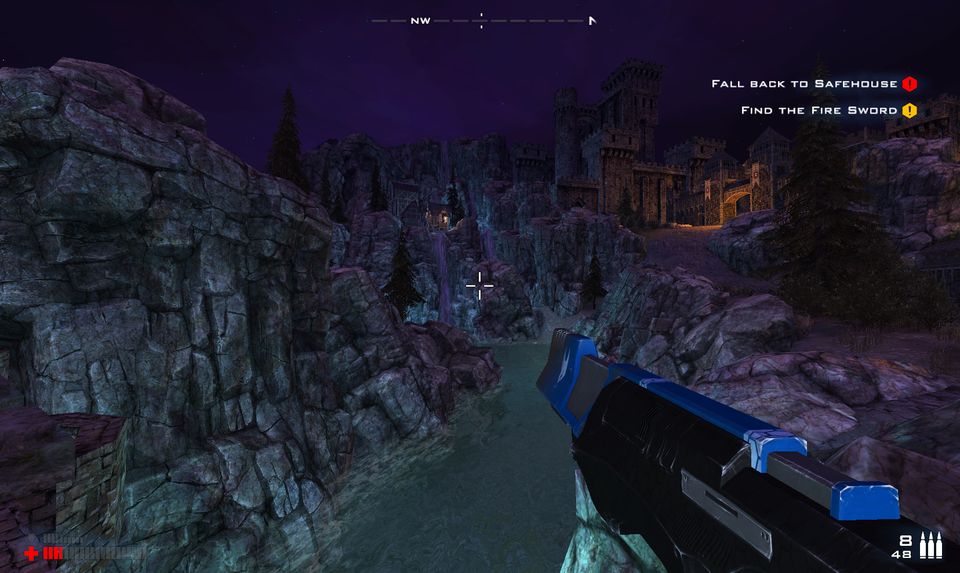Click the compass heading bar

pyautogui.click(x=483, y=20)
